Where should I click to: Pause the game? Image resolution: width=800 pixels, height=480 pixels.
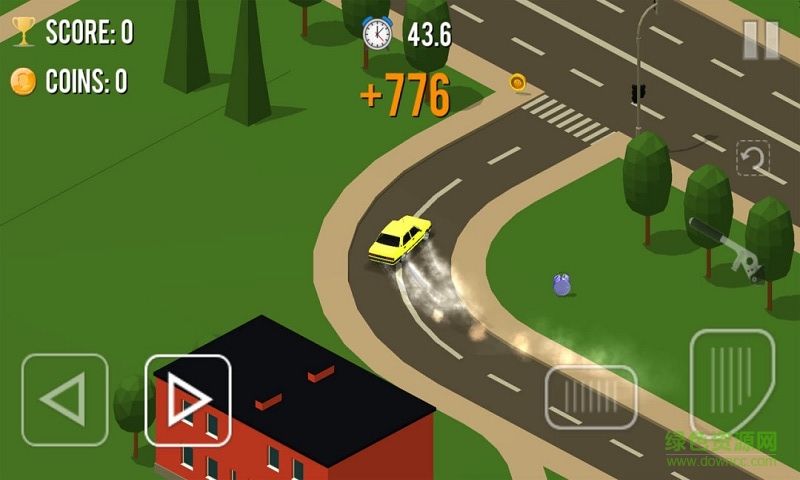(760, 40)
